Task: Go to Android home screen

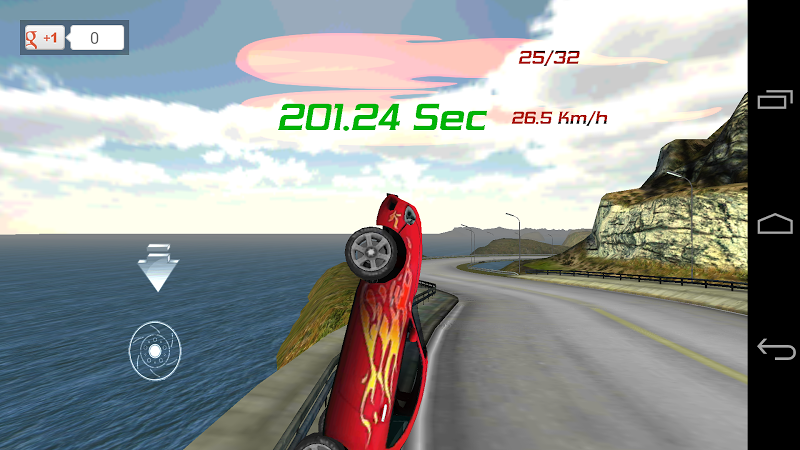Action: pos(775,224)
